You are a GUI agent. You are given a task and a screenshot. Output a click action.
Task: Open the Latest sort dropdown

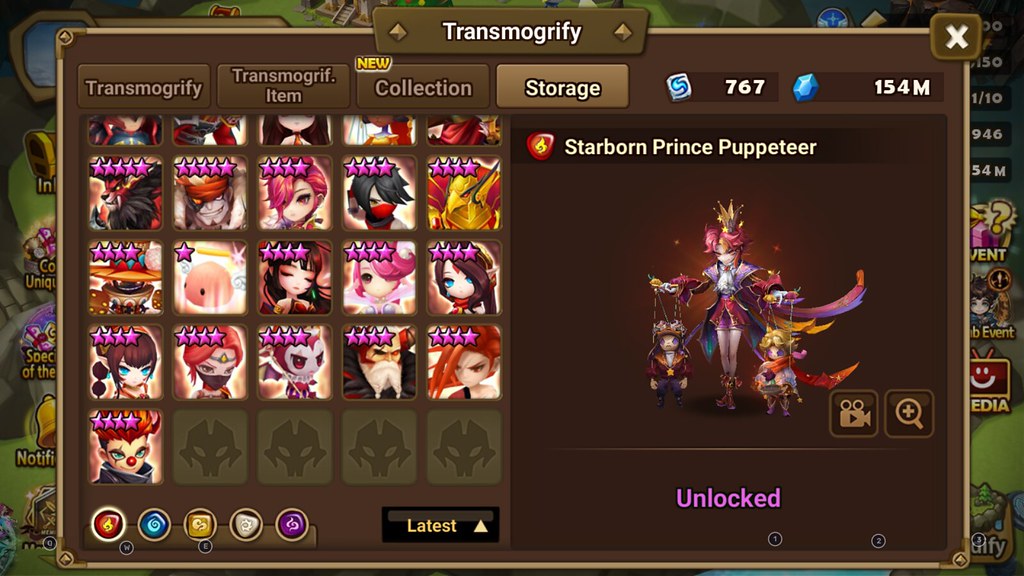click(440, 525)
